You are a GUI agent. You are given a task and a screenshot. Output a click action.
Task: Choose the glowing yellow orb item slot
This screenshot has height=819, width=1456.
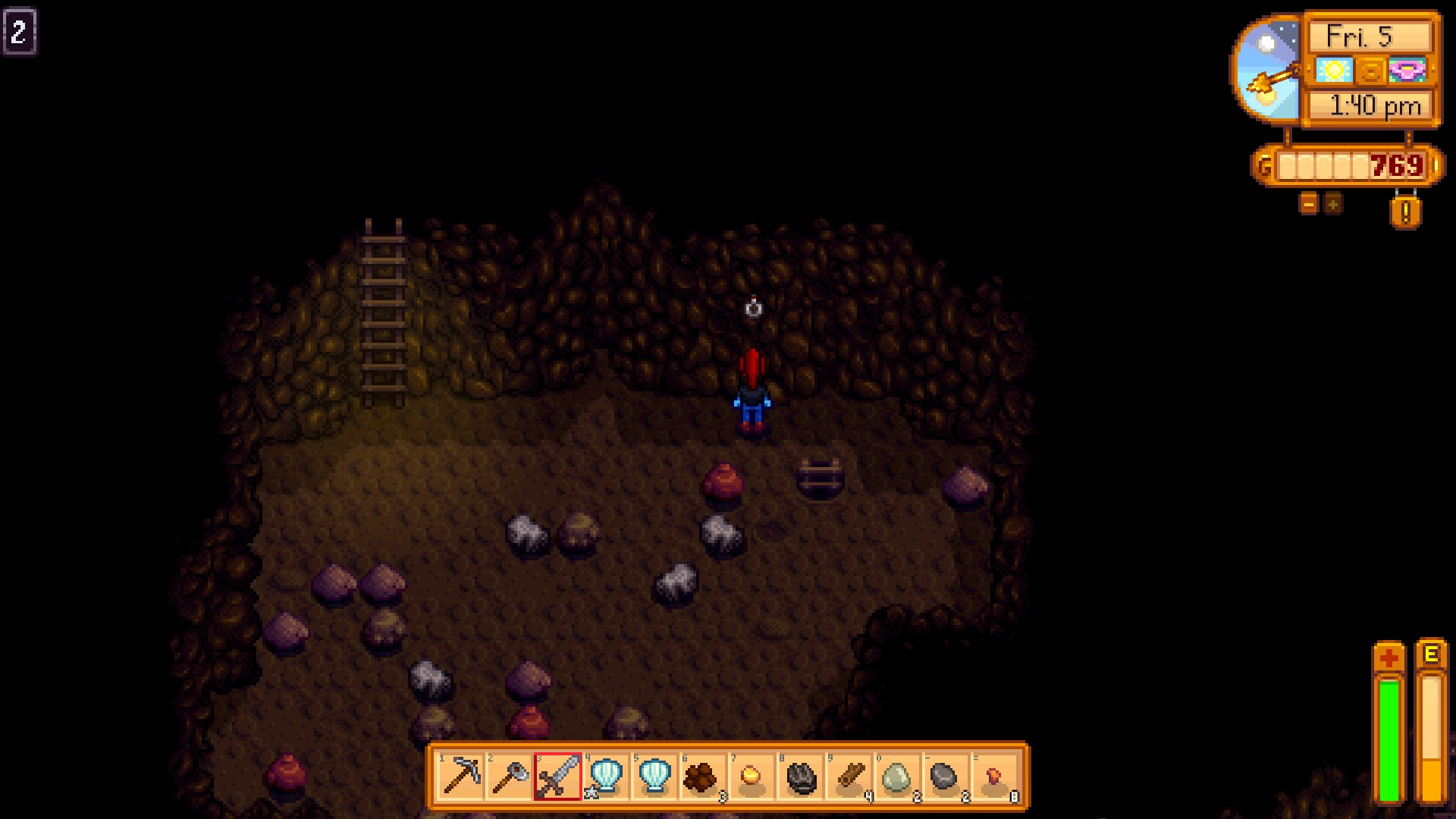(752, 777)
